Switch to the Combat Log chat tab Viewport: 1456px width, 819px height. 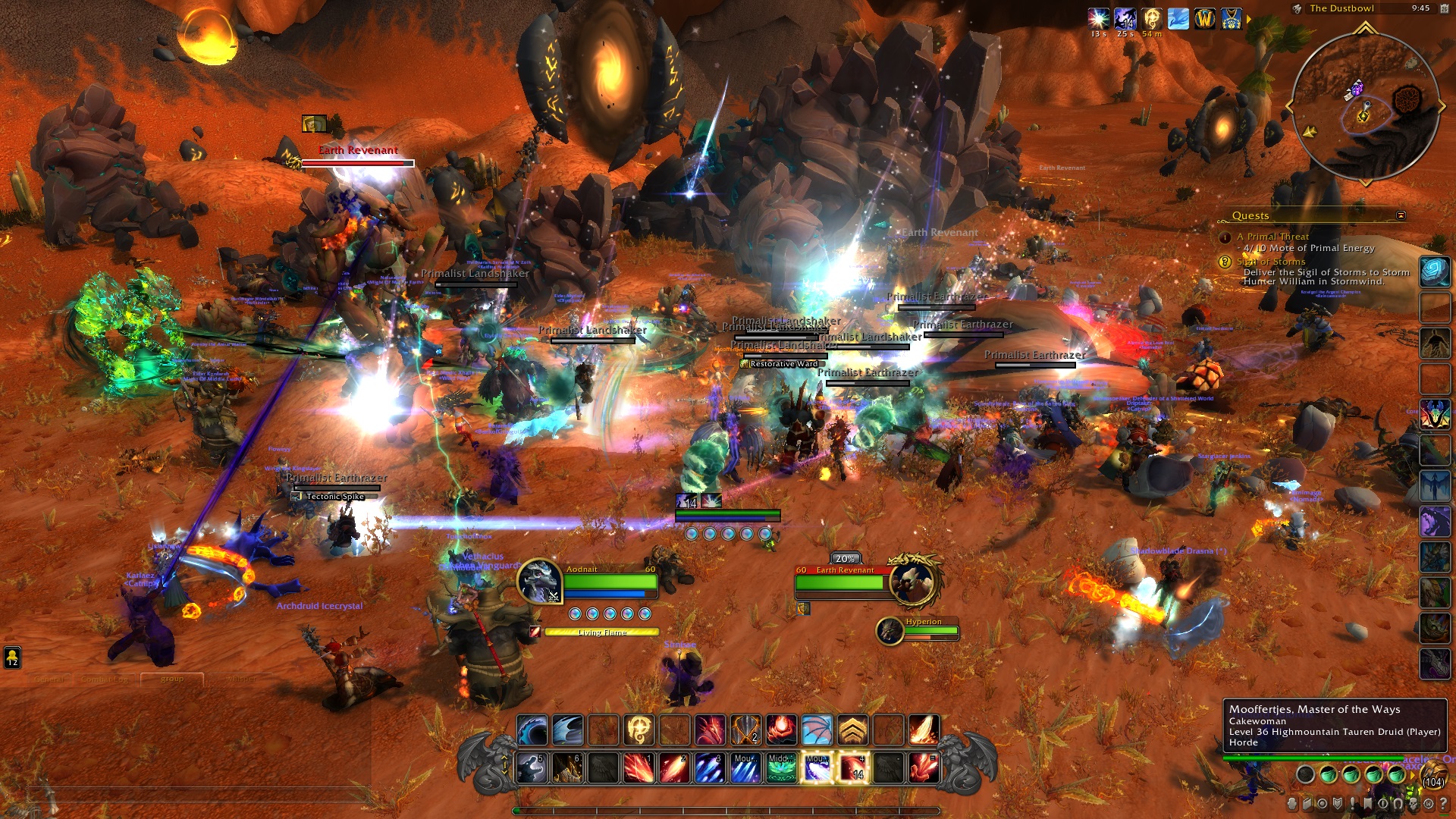pyautogui.click(x=105, y=679)
